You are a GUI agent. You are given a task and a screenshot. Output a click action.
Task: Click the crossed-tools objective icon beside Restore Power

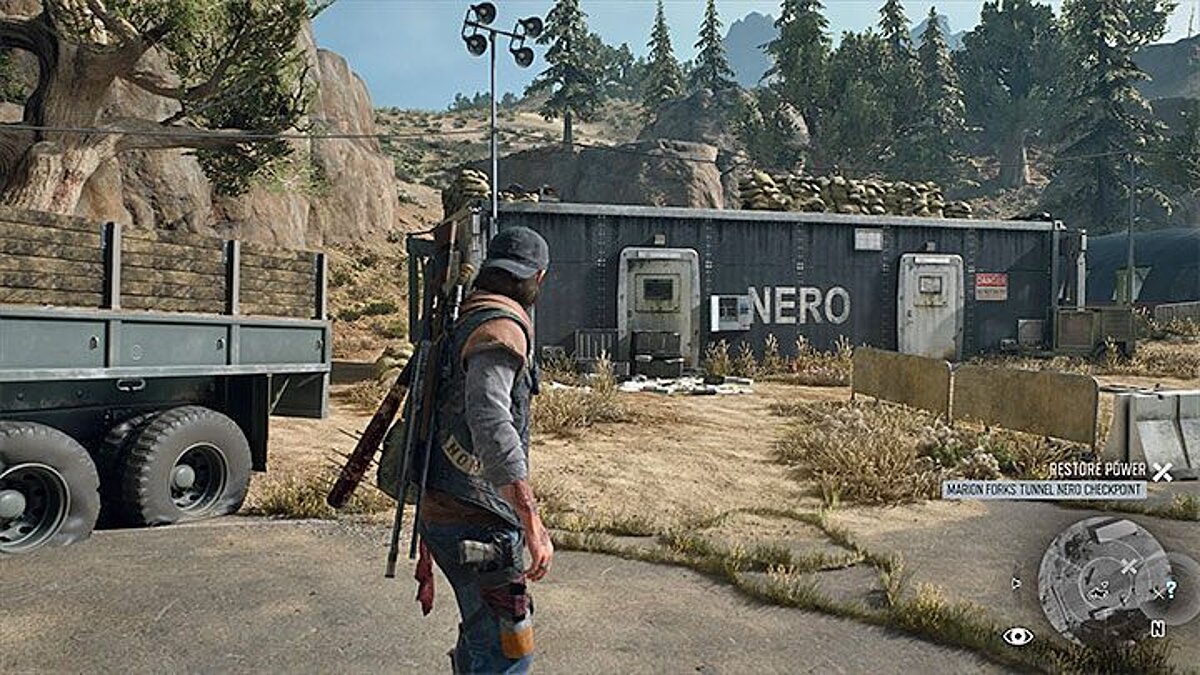tap(1161, 472)
